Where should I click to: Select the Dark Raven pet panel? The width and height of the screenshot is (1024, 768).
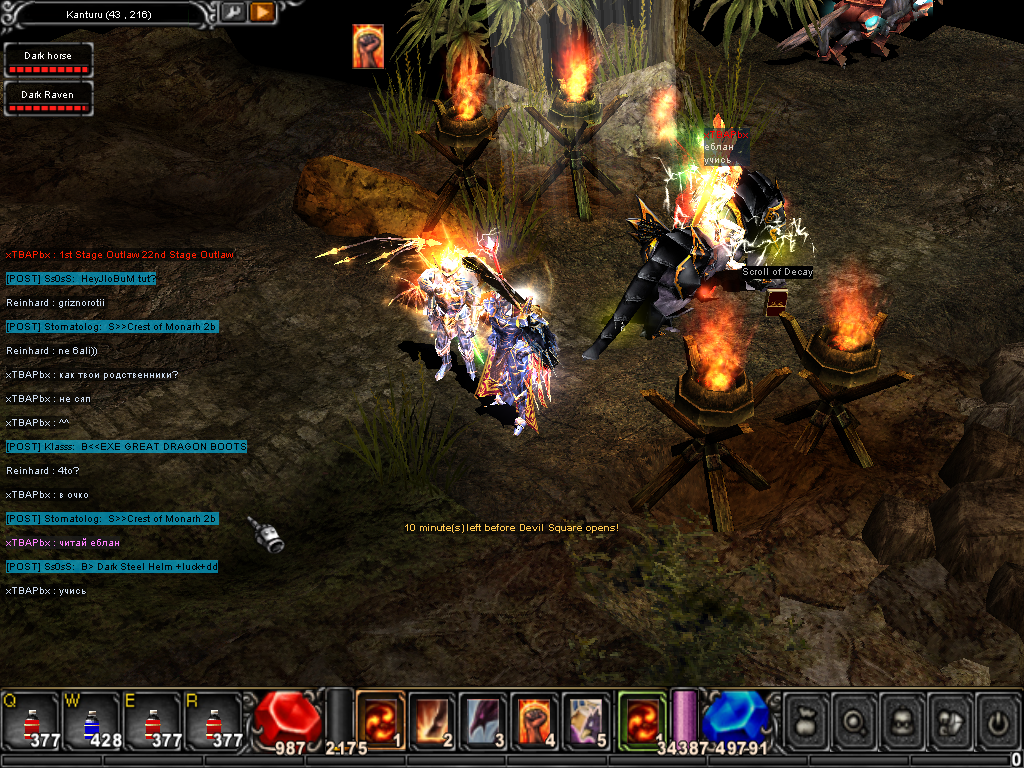pos(48,98)
